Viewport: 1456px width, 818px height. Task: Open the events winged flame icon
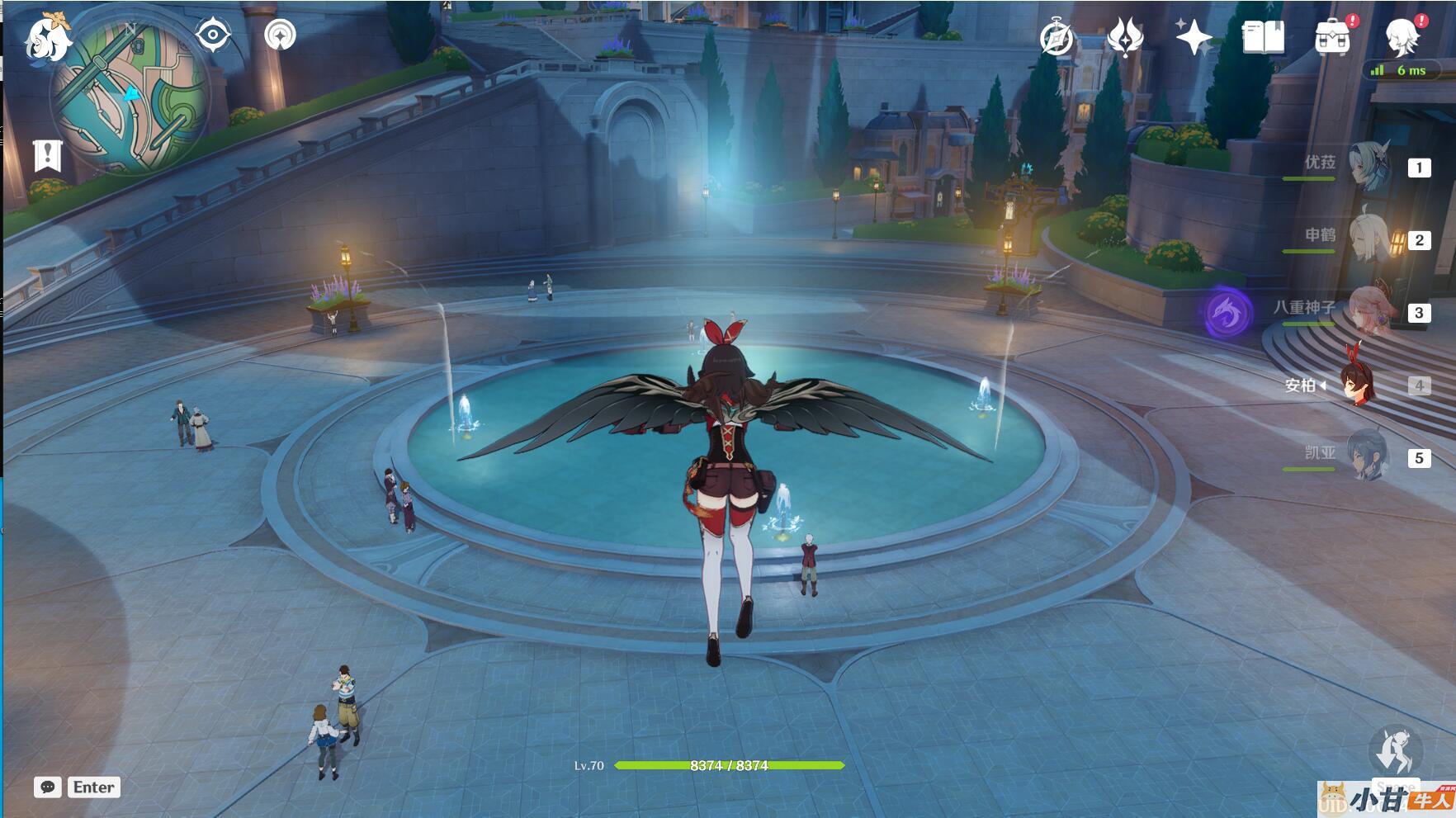(x=1125, y=37)
